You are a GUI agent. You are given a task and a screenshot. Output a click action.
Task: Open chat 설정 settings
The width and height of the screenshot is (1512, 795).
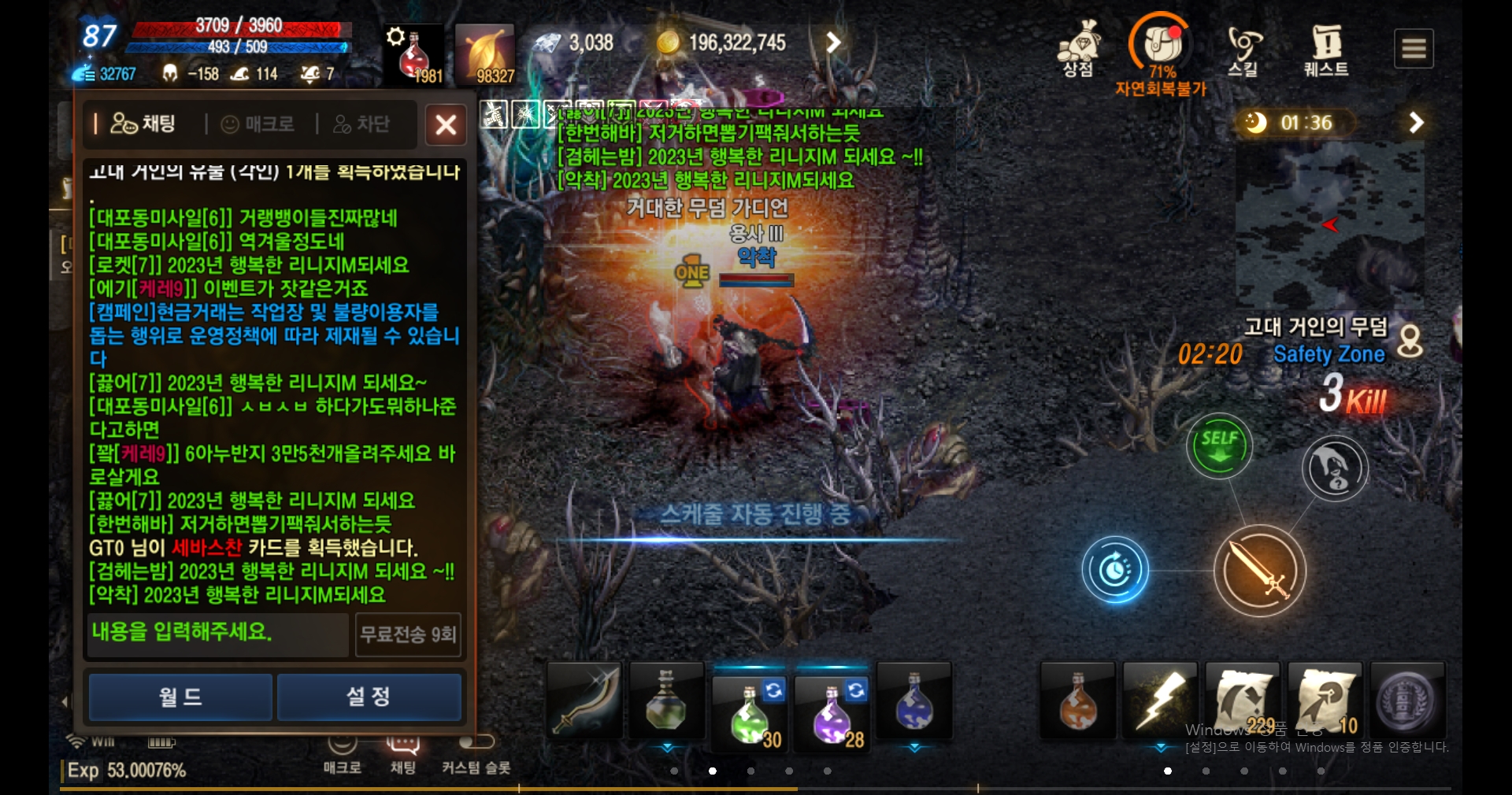coord(369,697)
